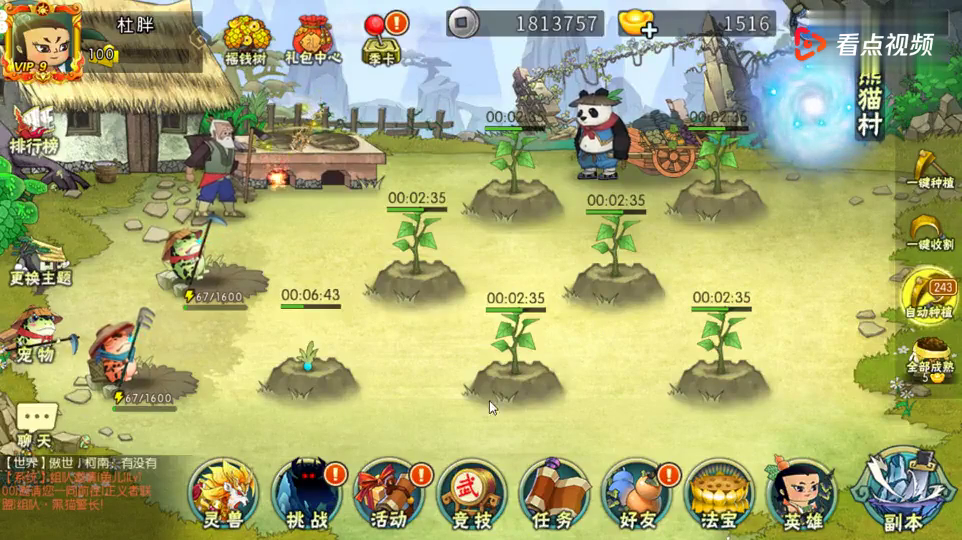
Task: Open the 更换主题 theme changer
Action: 40,260
